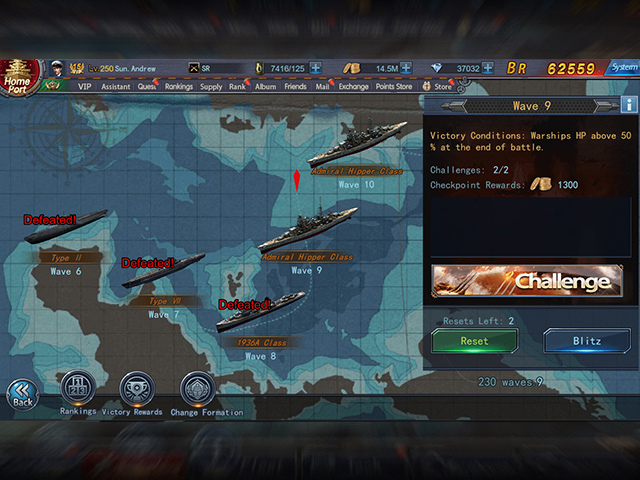Open the Rankings podium icon

78,388
